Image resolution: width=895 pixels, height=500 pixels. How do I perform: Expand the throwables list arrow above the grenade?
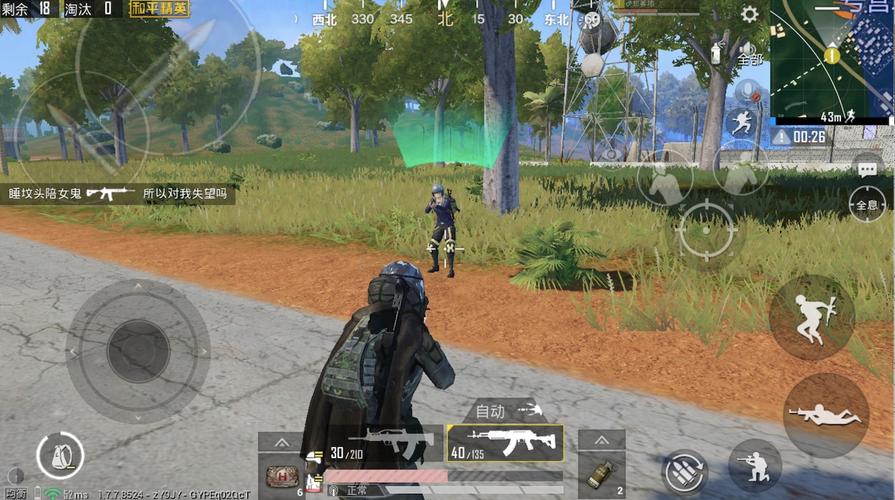coord(602,440)
